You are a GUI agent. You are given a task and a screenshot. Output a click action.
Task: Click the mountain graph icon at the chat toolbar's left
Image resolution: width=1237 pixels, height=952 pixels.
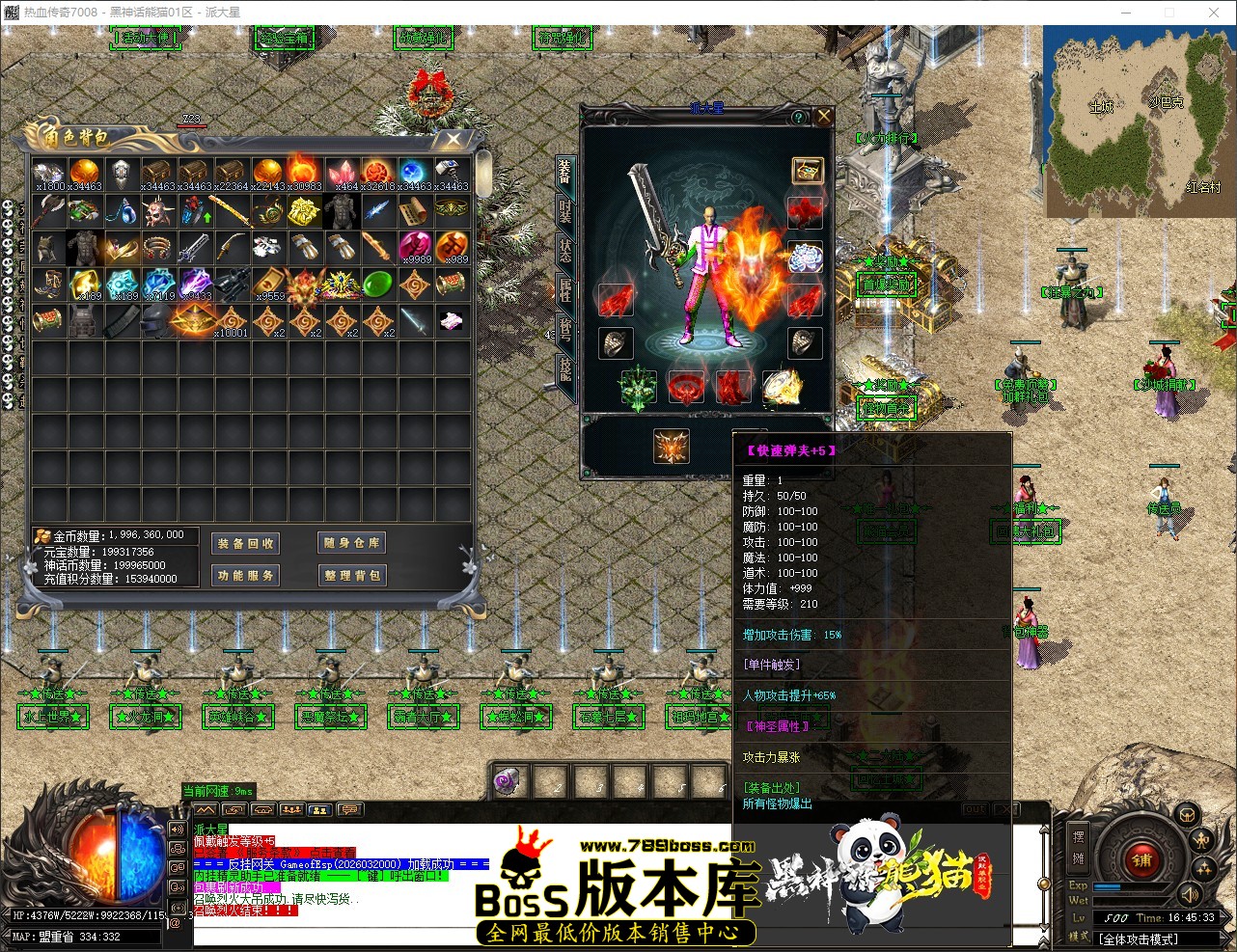(x=206, y=809)
